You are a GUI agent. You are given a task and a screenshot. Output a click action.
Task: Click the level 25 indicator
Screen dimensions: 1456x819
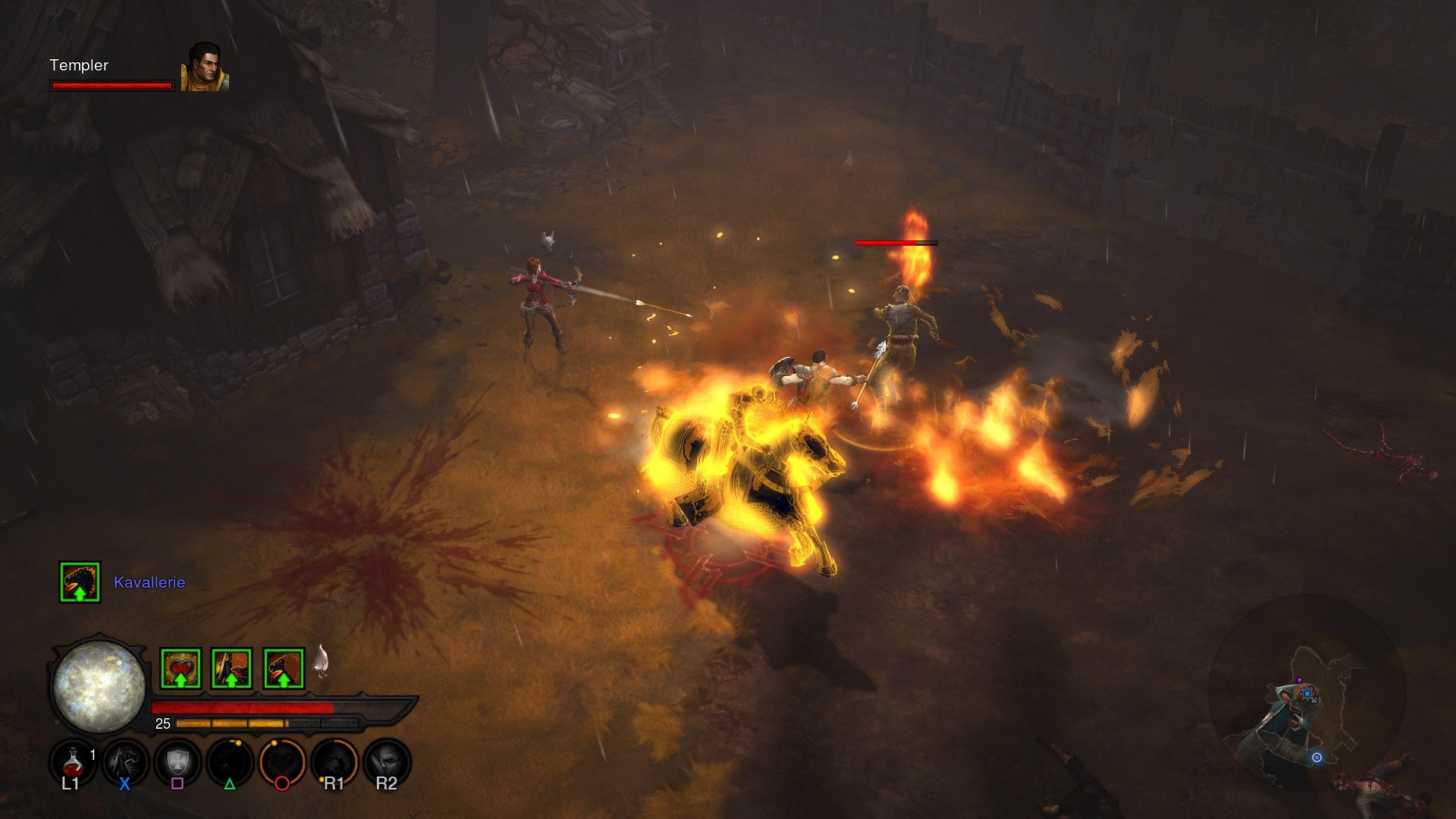coord(162,723)
